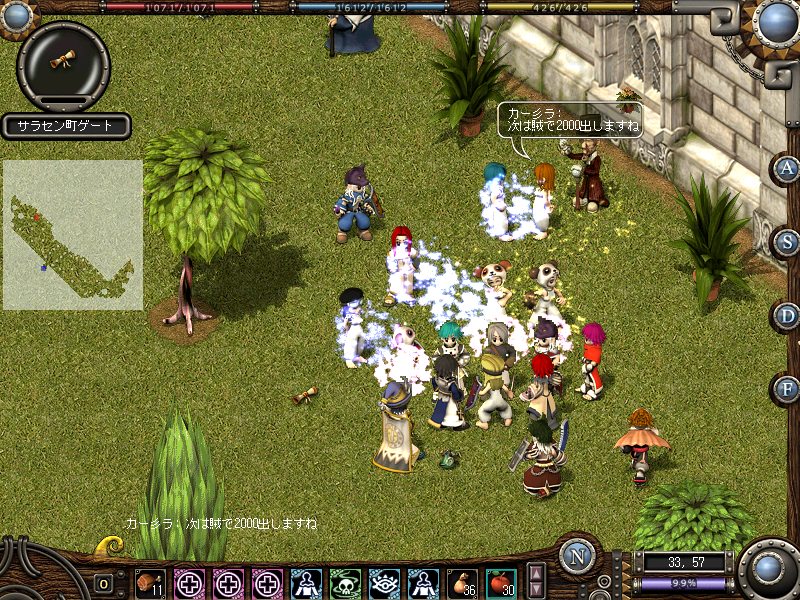The width and height of the screenshot is (800, 600).
Task: Activate the green skull skill icon
Action: tap(345, 583)
